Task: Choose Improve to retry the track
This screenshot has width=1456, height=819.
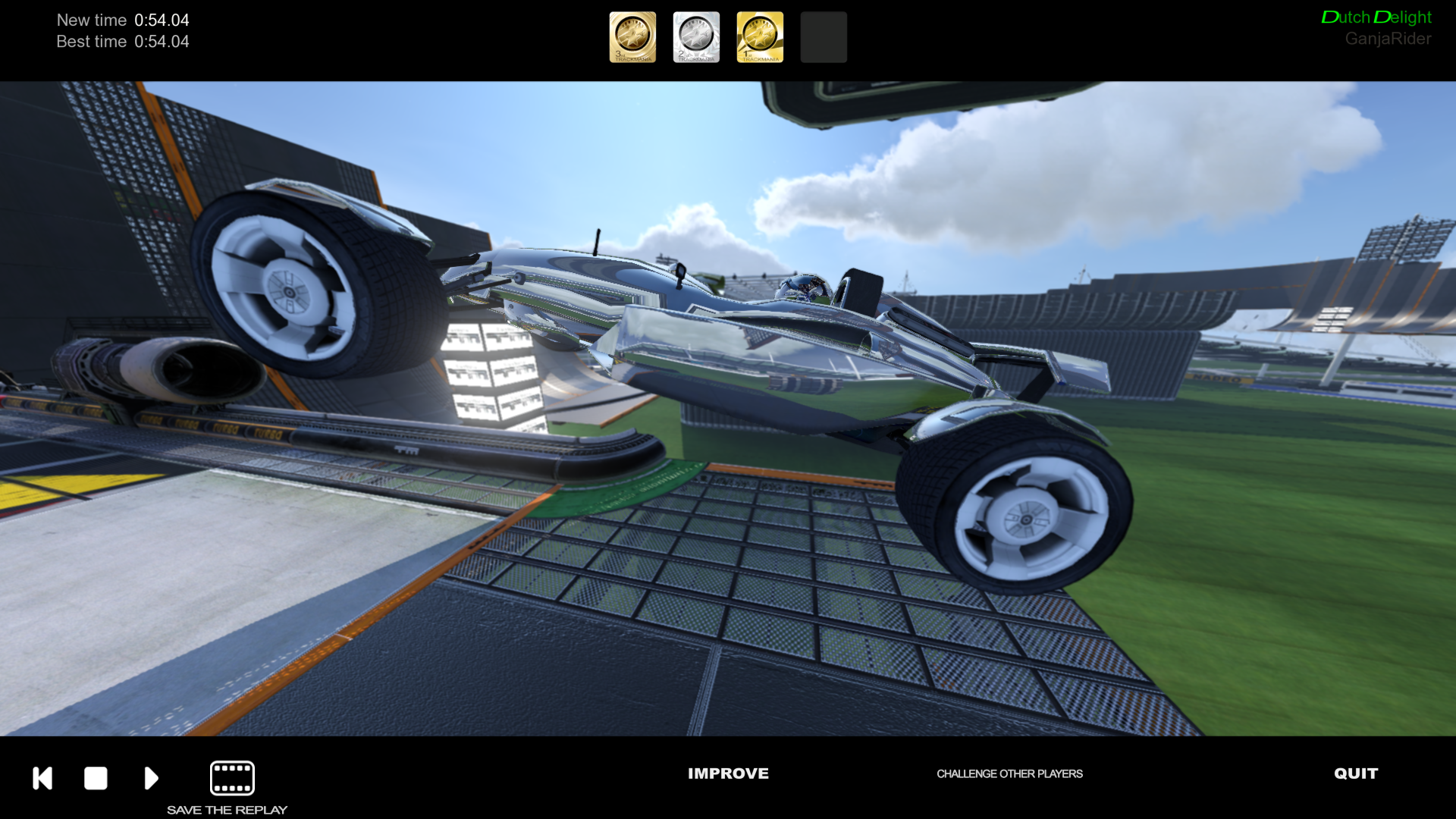Action: (728, 773)
